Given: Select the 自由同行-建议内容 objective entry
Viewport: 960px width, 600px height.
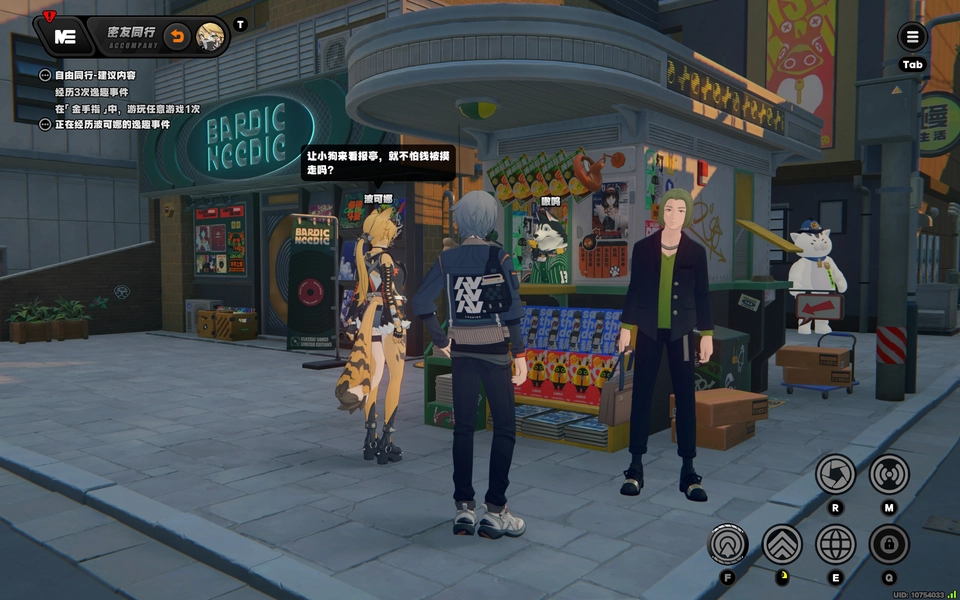Looking at the screenshot, I should 95,75.
